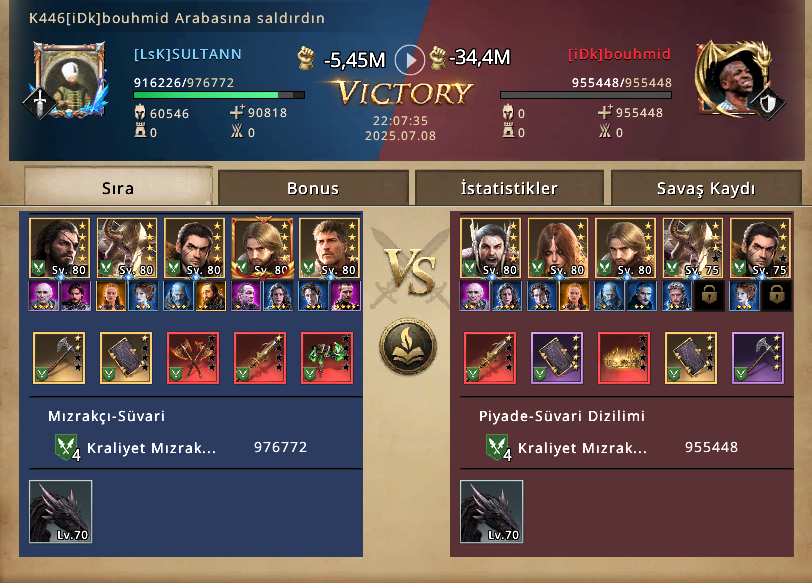
Task: Select the defender's Lv.70 dragon
Action: pos(491,511)
